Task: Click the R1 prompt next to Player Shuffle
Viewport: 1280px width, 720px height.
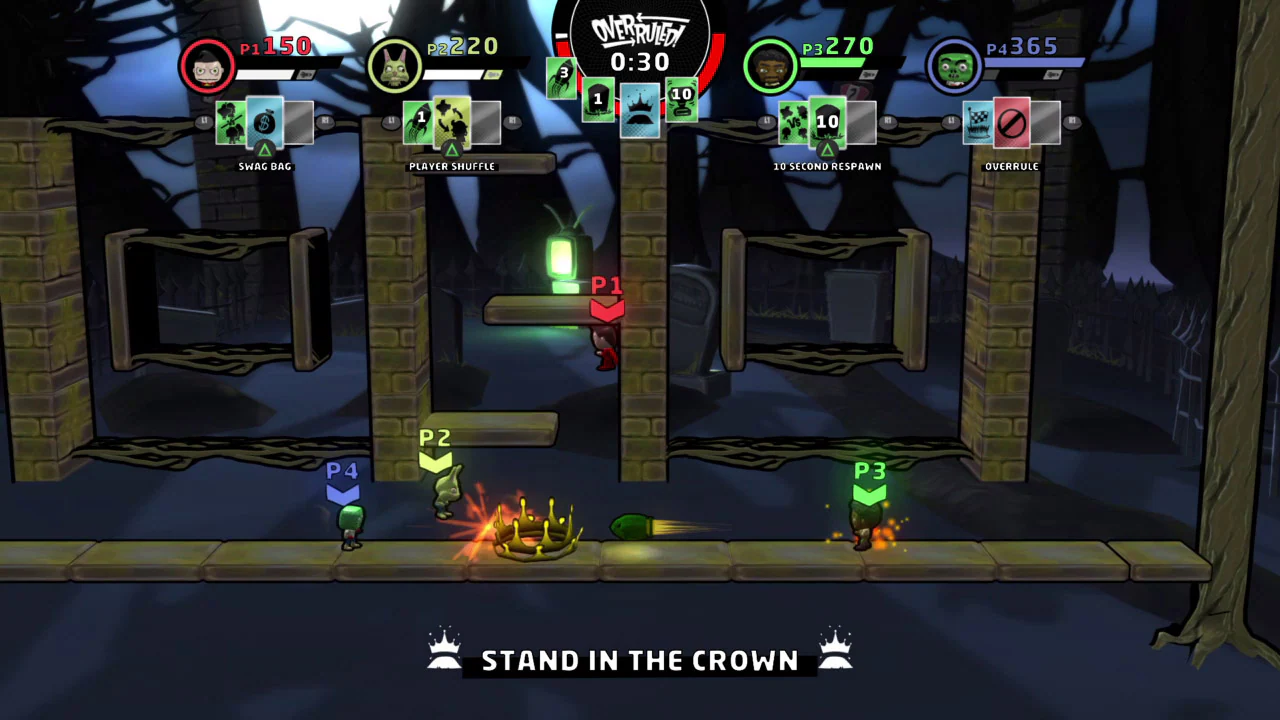Action: [512, 121]
